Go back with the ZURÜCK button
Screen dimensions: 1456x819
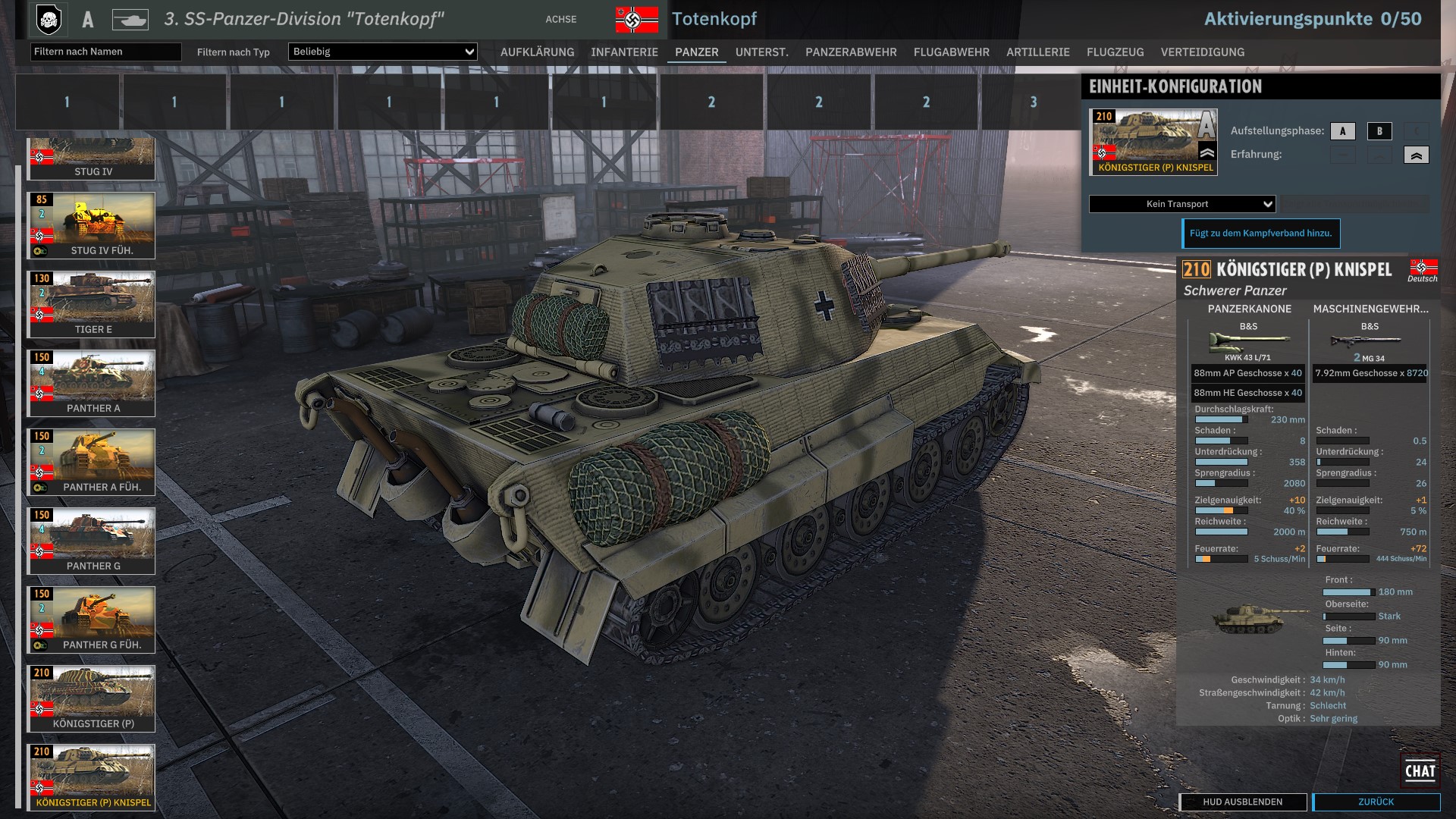(1376, 802)
